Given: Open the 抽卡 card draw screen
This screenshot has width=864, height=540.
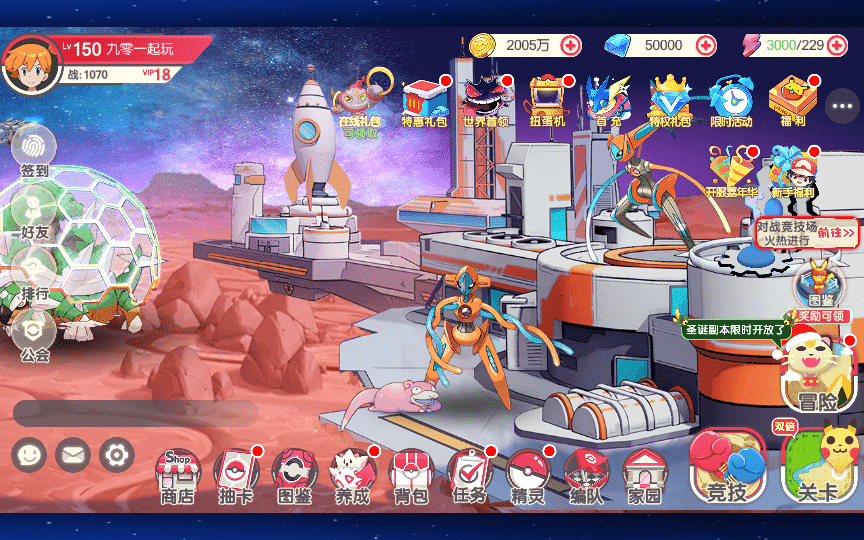Looking at the screenshot, I should click(236, 474).
